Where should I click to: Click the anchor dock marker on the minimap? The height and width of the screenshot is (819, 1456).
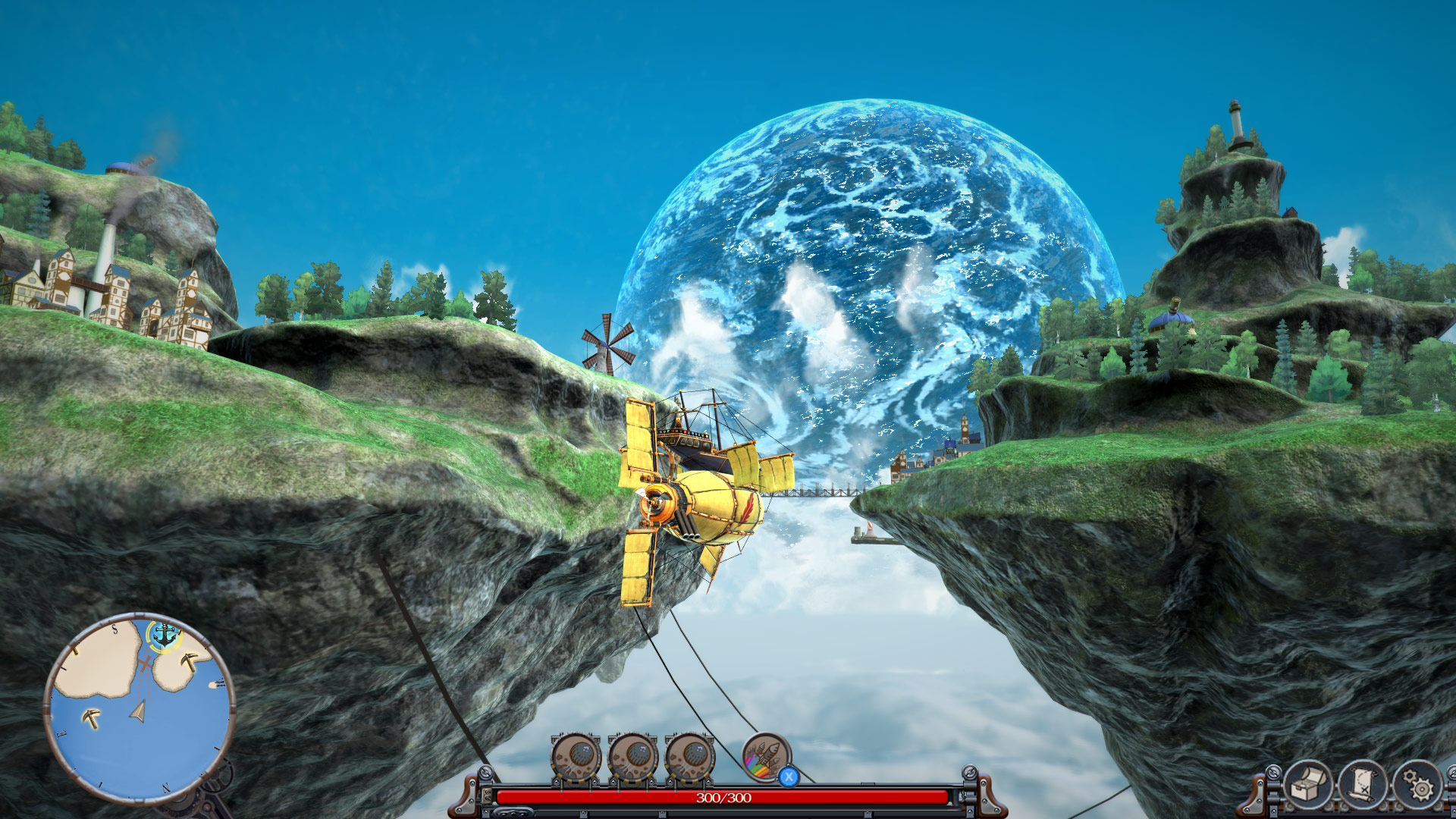click(x=163, y=634)
